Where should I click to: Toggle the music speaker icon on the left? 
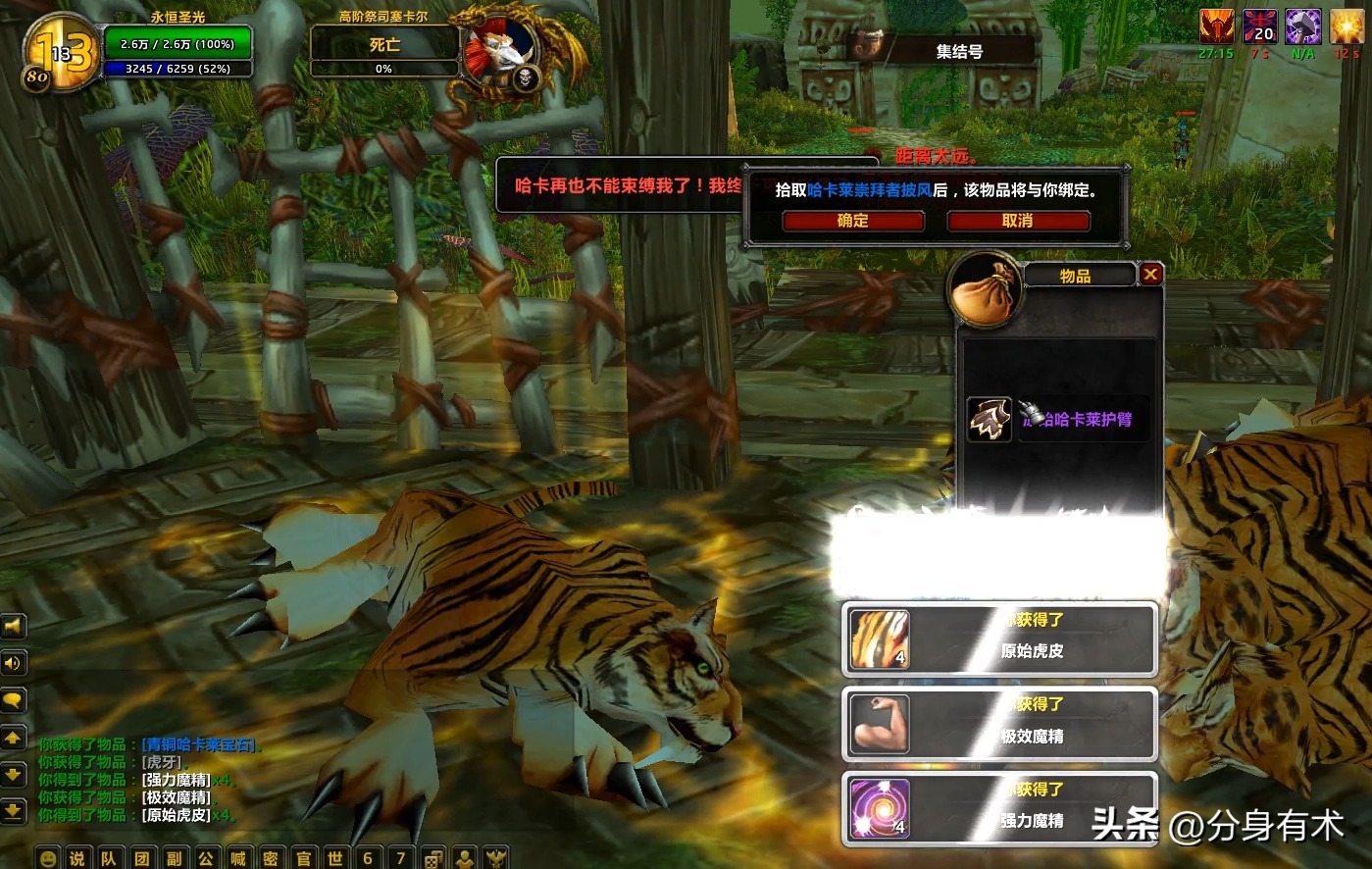coord(14,625)
